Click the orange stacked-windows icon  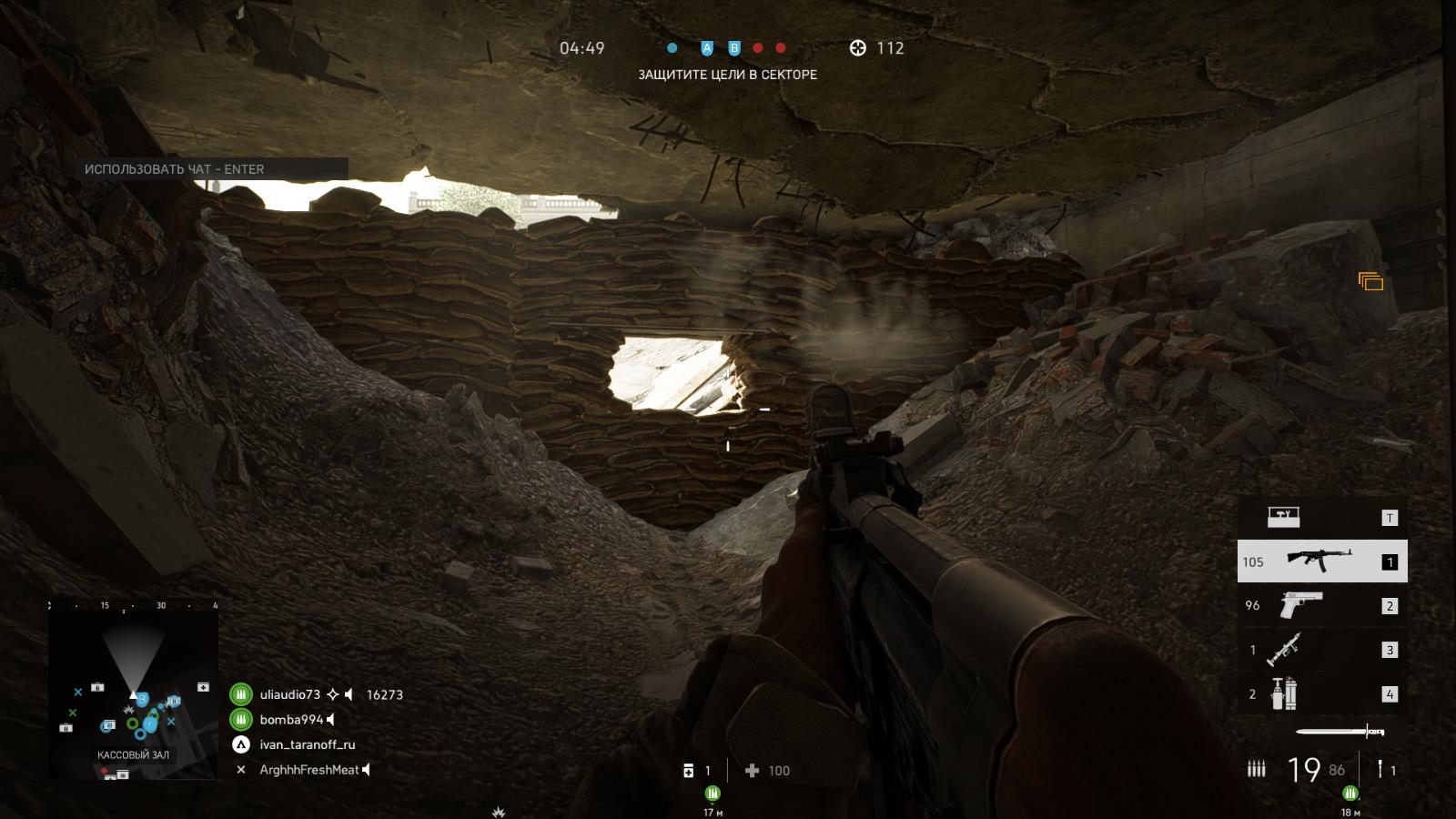pyautogui.click(x=1370, y=282)
